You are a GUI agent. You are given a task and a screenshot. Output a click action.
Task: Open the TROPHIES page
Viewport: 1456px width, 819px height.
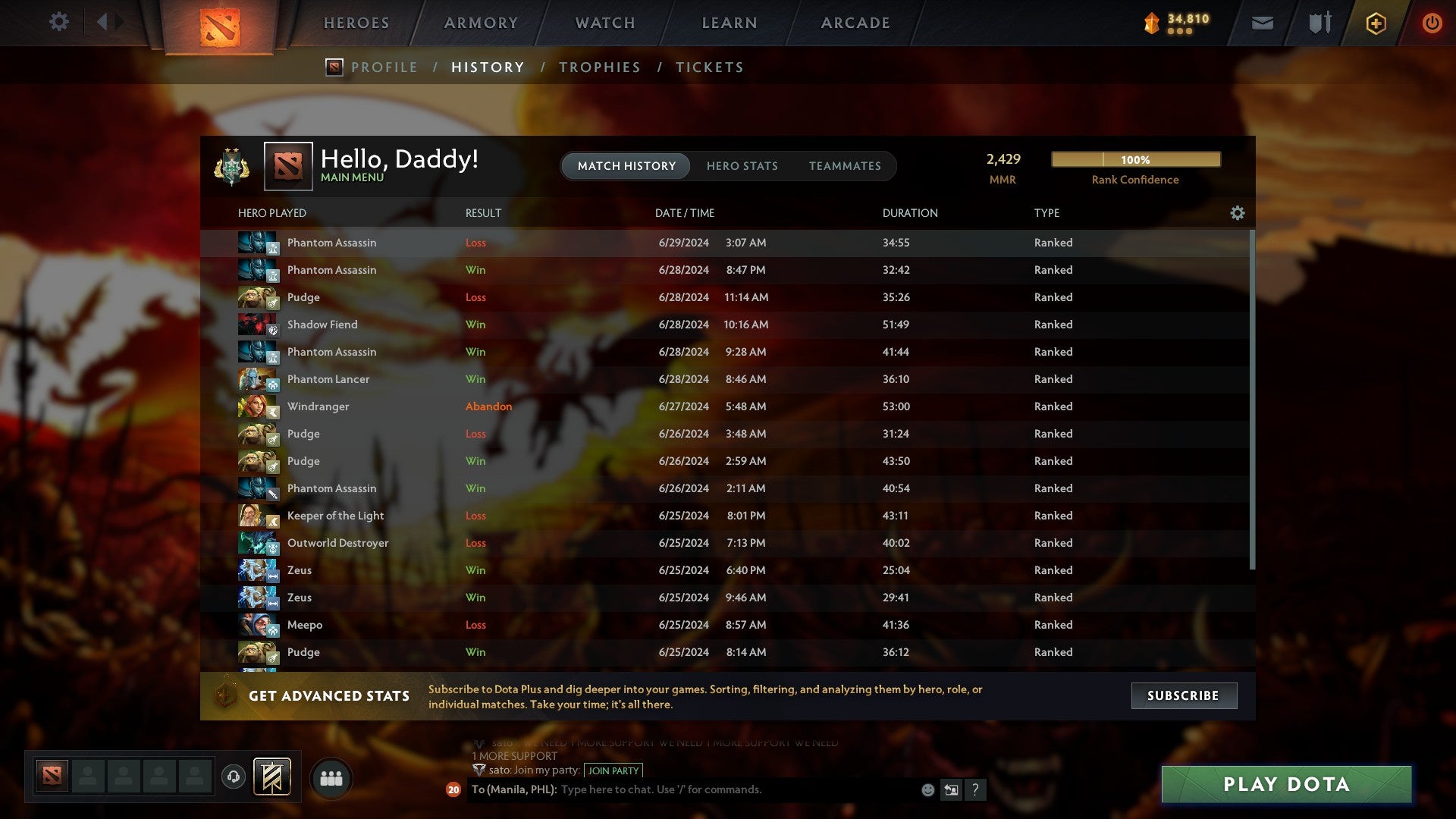tap(599, 67)
